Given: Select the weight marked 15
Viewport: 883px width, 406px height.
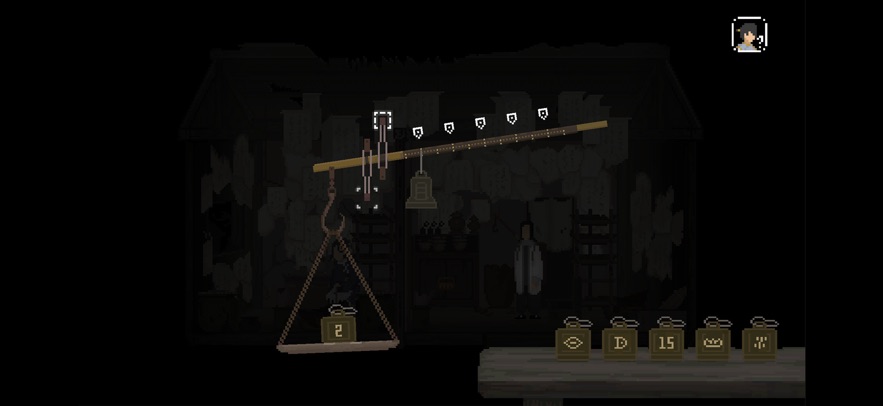Looking at the screenshot, I should pos(666,342).
